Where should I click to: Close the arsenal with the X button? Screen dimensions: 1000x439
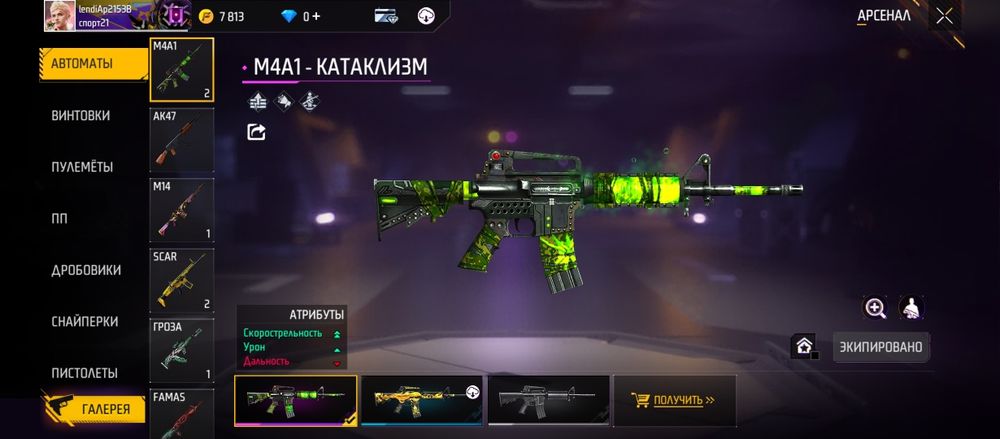click(x=944, y=16)
